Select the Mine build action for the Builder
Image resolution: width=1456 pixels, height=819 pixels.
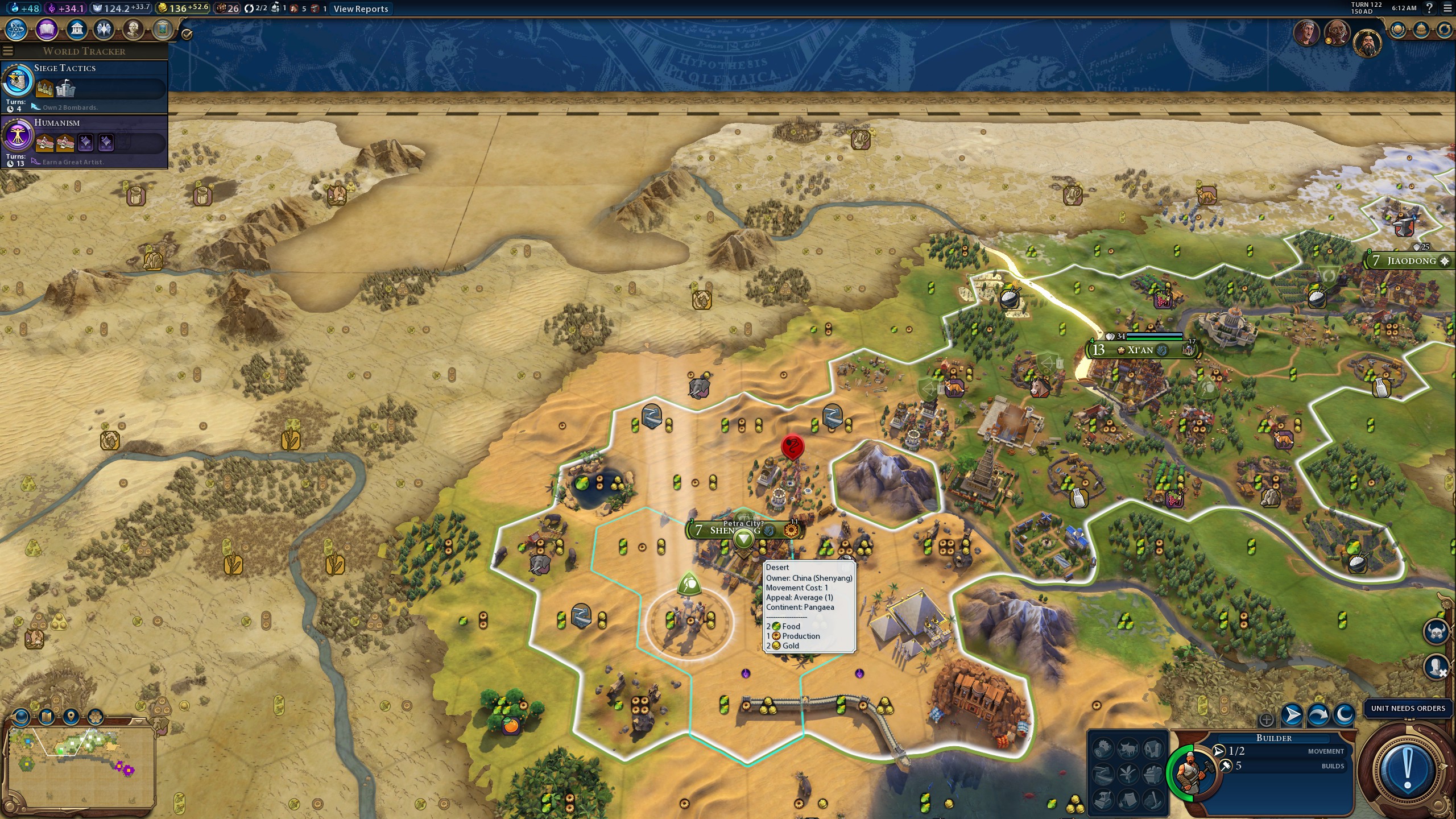1152,775
